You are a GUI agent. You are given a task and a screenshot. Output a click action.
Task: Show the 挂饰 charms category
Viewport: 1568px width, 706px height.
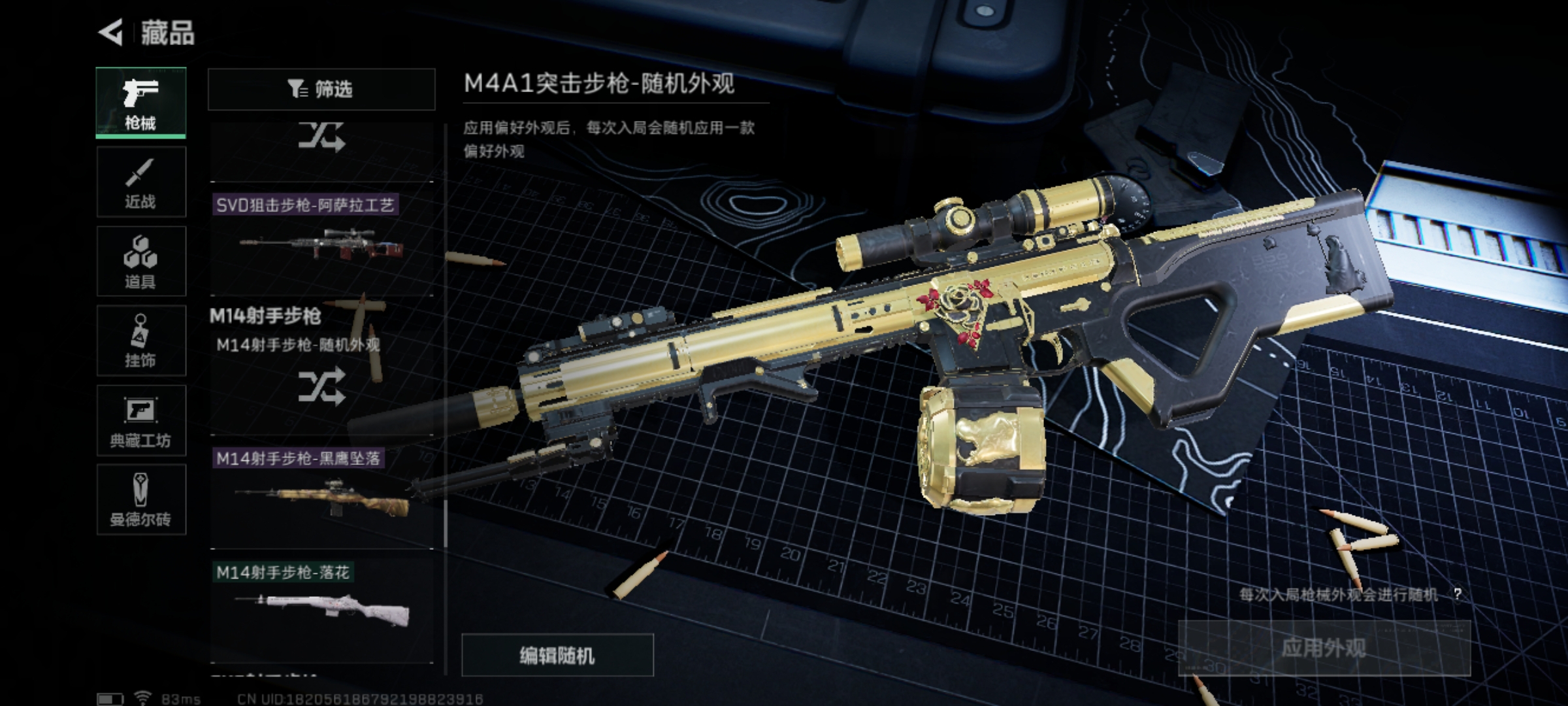[x=141, y=341]
